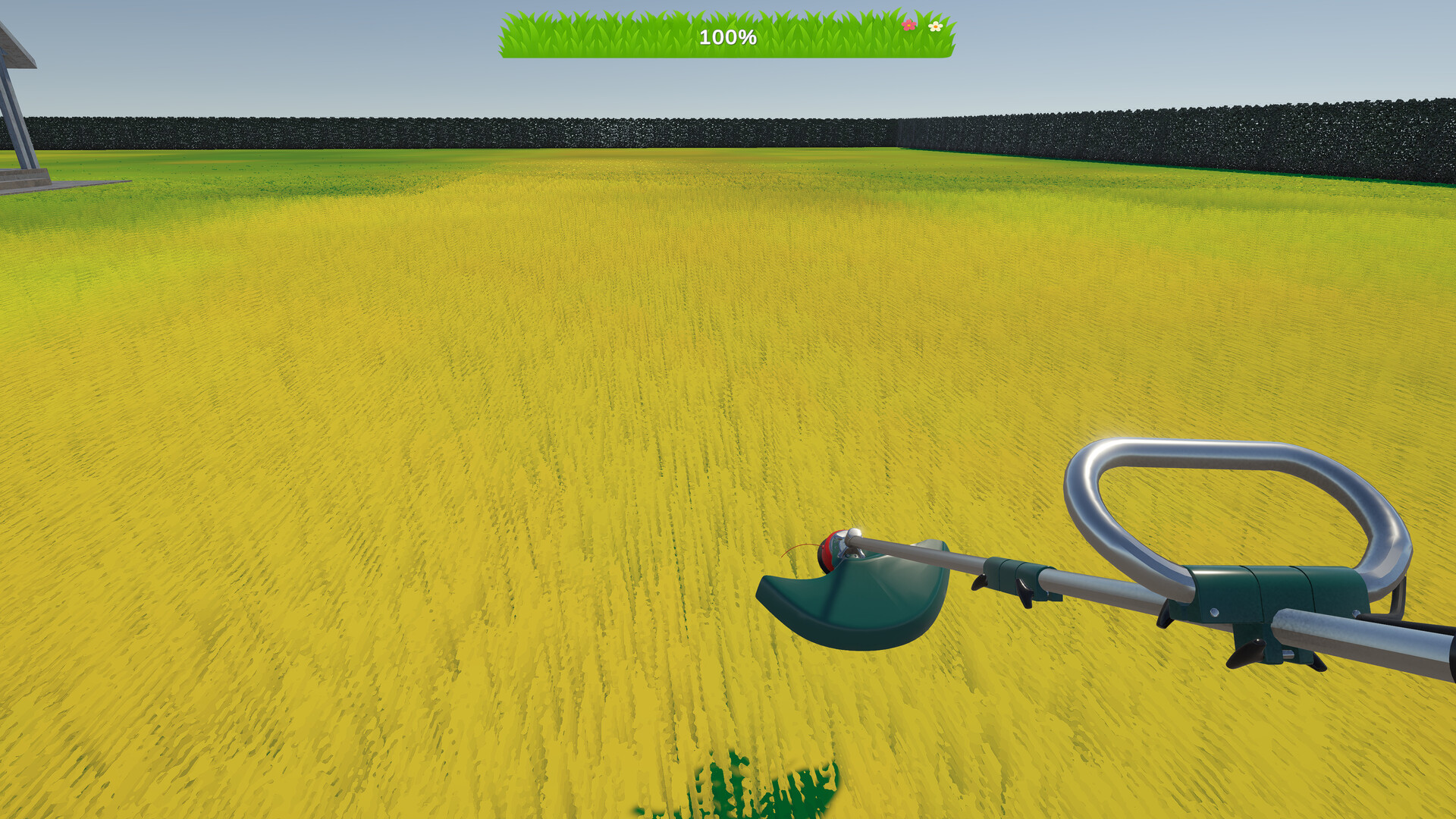Image resolution: width=1456 pixels, height=819 pixels.
Task: Click the white daisy icon on progress bar
Action: (935, 27)
